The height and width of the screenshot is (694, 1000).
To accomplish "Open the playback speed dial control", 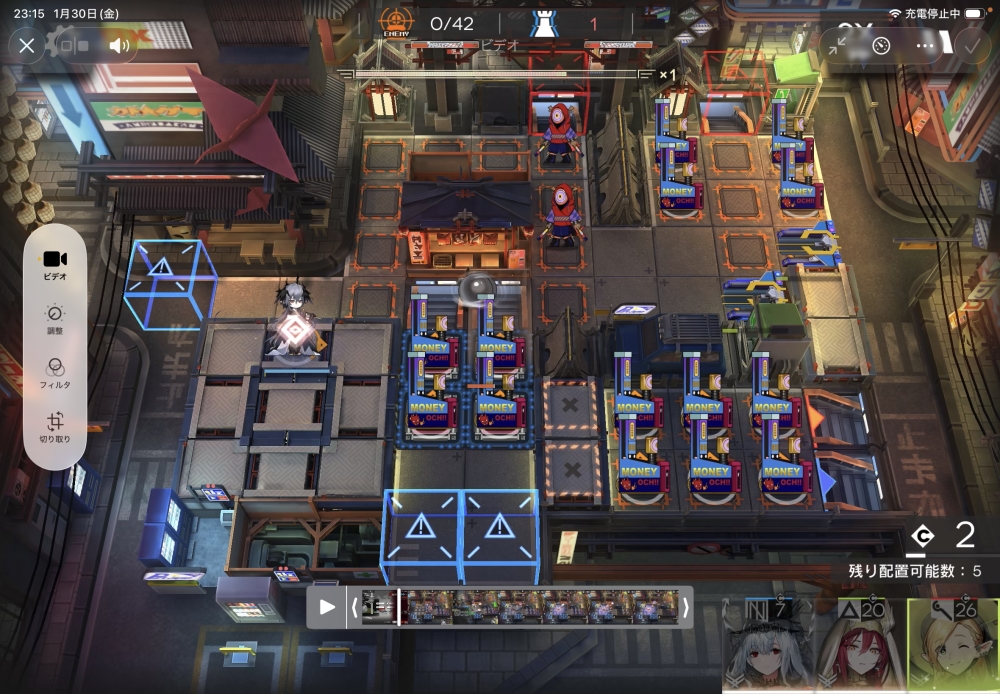I will coord(881,45).
